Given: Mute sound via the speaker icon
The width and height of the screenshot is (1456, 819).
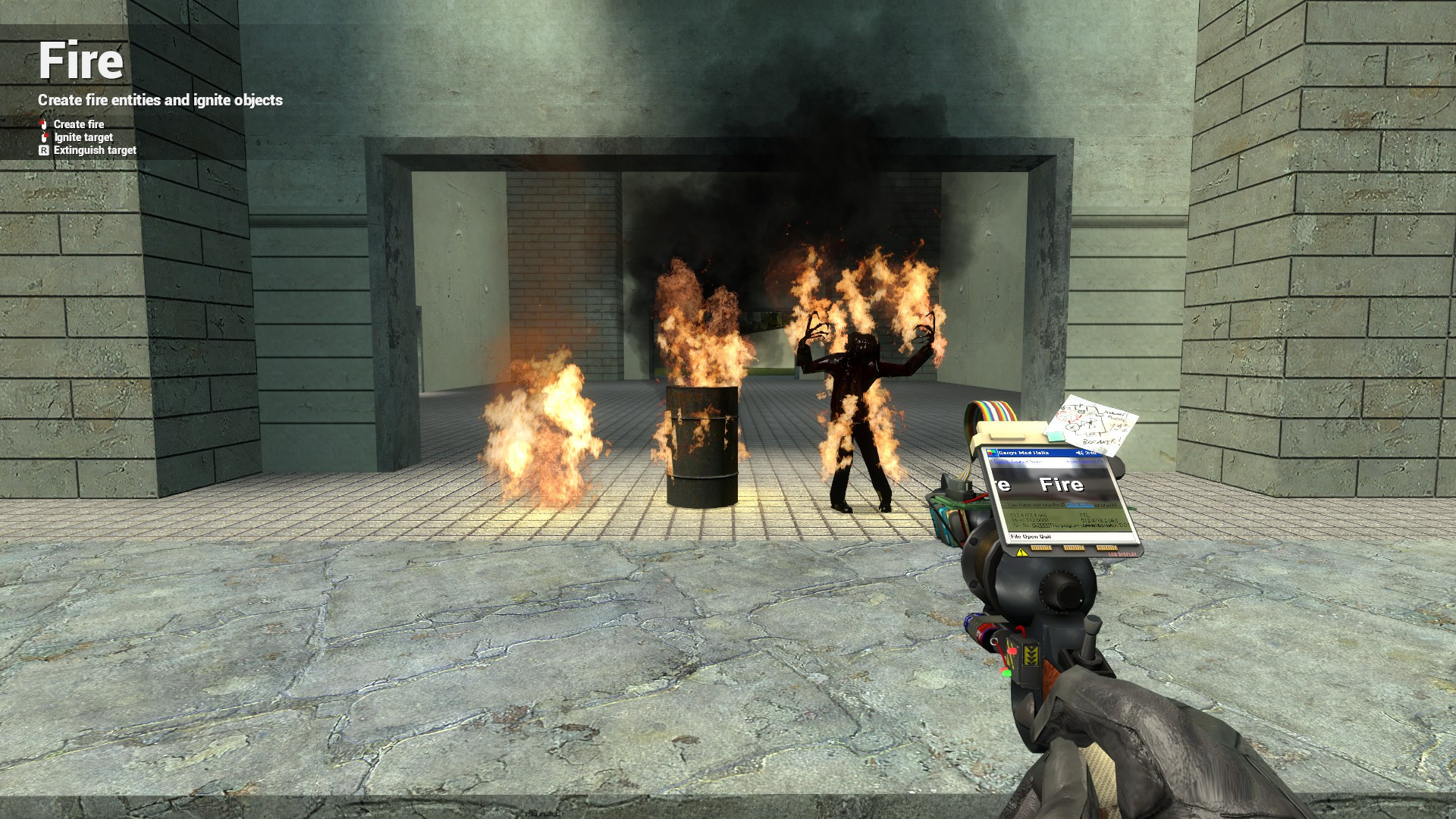Looking at the screenshot, I should click(1080, 453).
